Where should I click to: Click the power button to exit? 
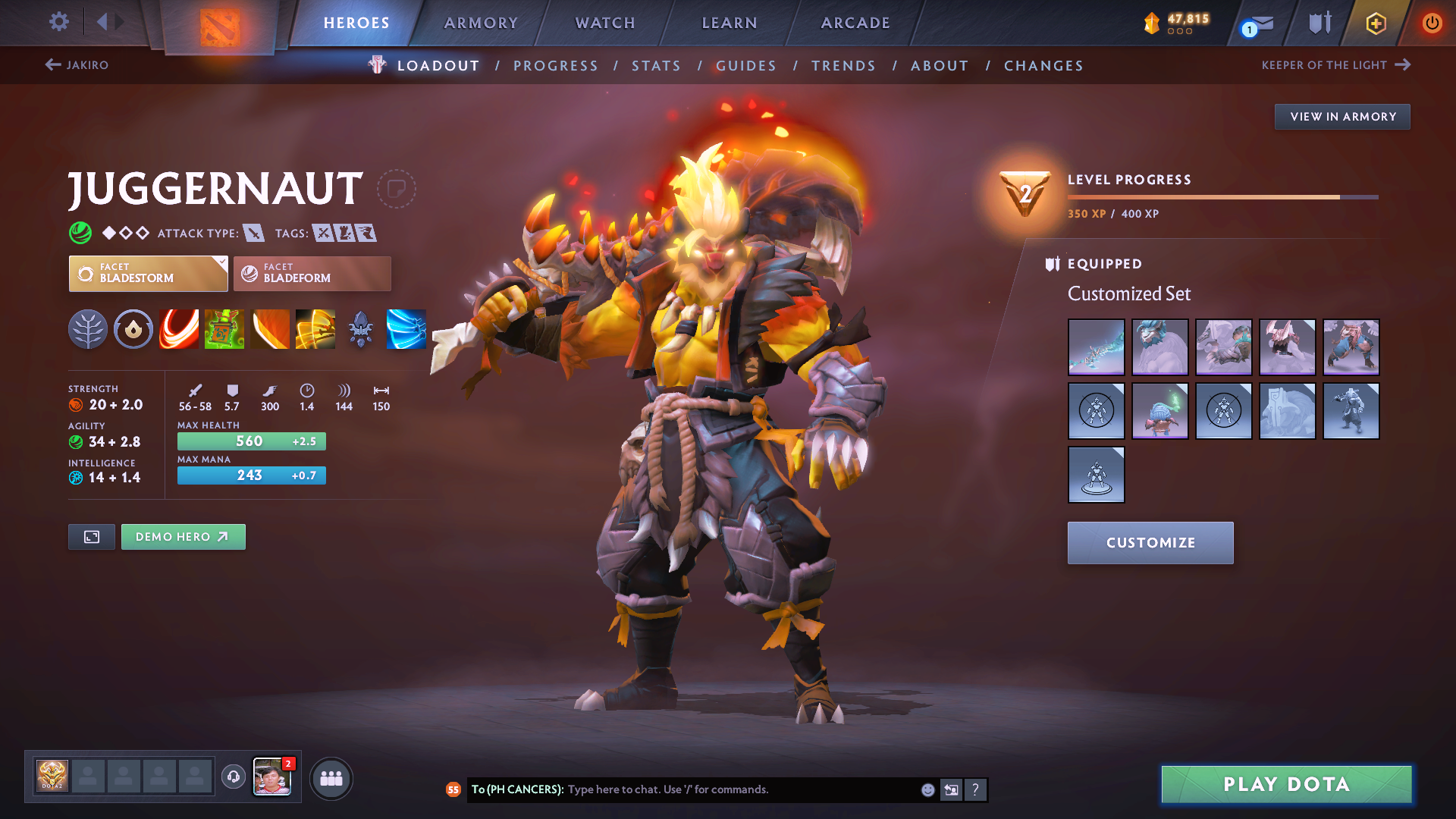(x=1432, y=23)
